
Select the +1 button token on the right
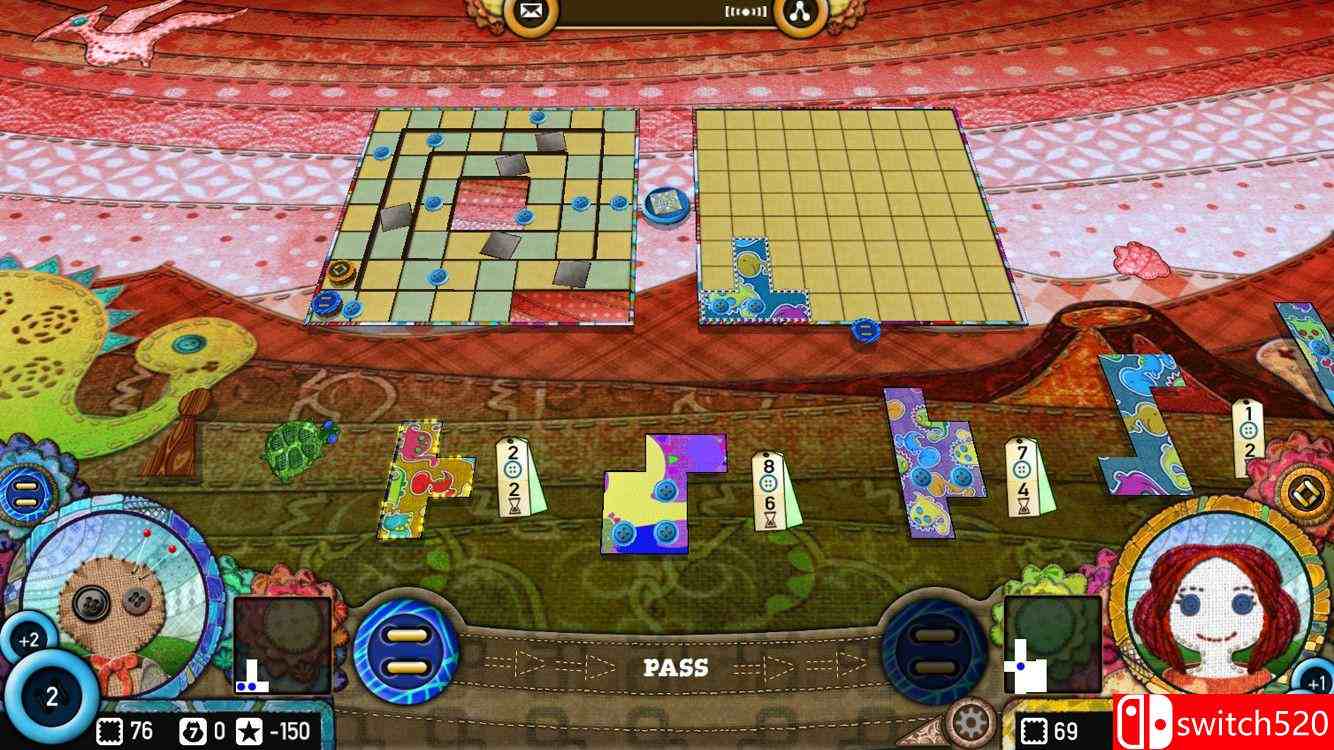click(1316, 680)
